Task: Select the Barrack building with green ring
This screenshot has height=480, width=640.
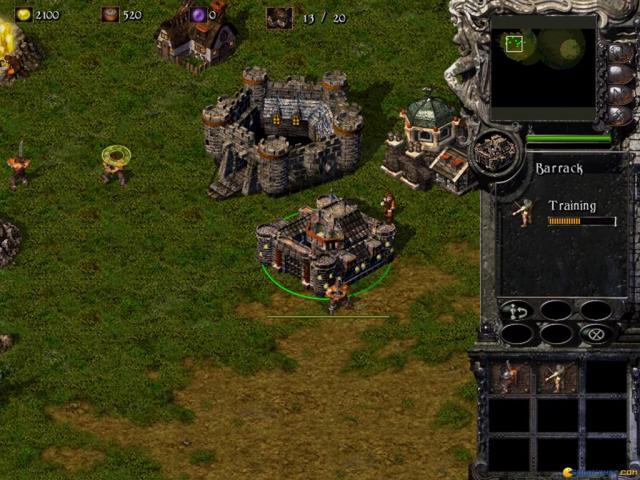Action: 324,245
